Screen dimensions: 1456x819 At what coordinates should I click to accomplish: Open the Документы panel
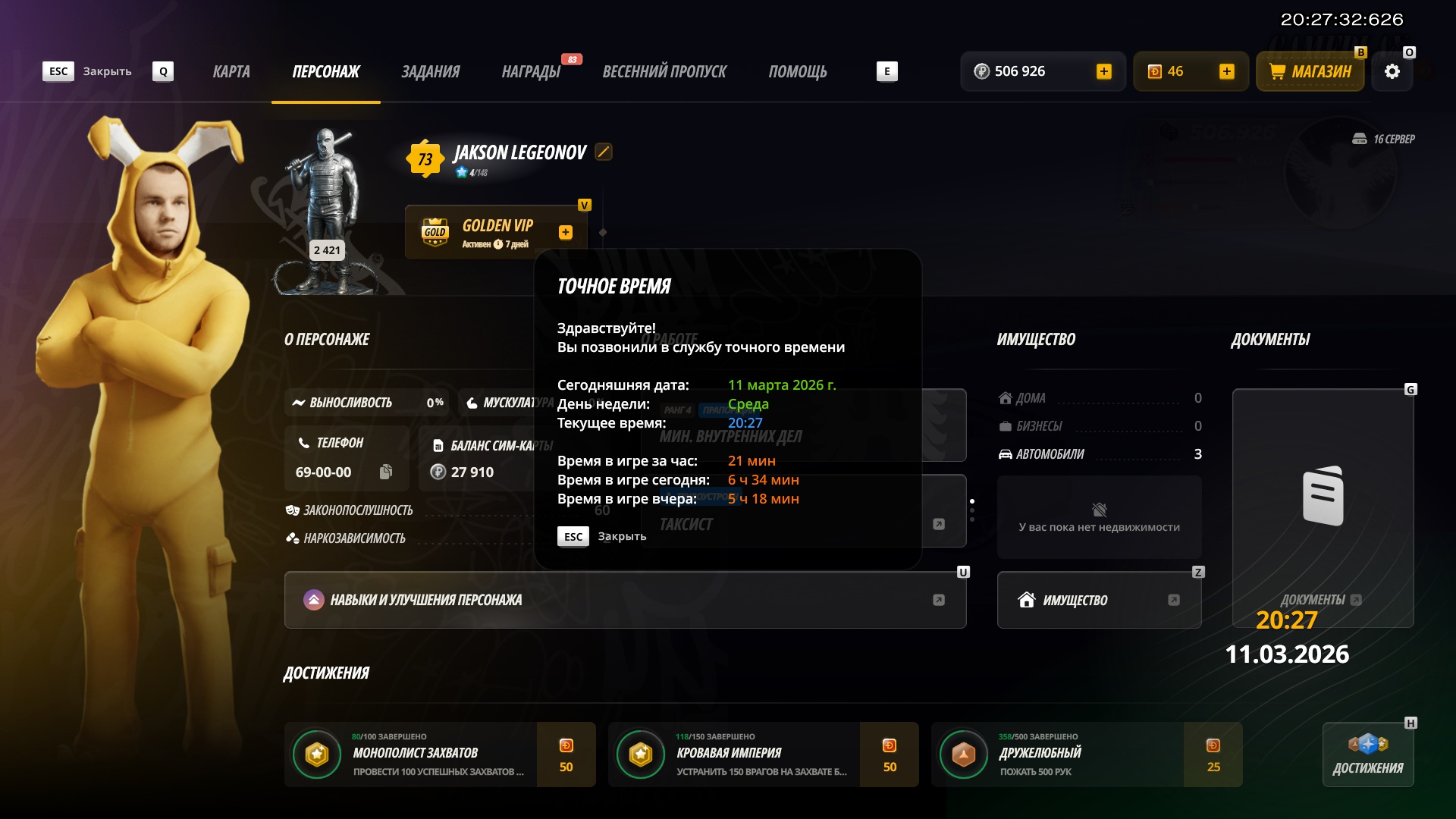tap(1323, 508)
